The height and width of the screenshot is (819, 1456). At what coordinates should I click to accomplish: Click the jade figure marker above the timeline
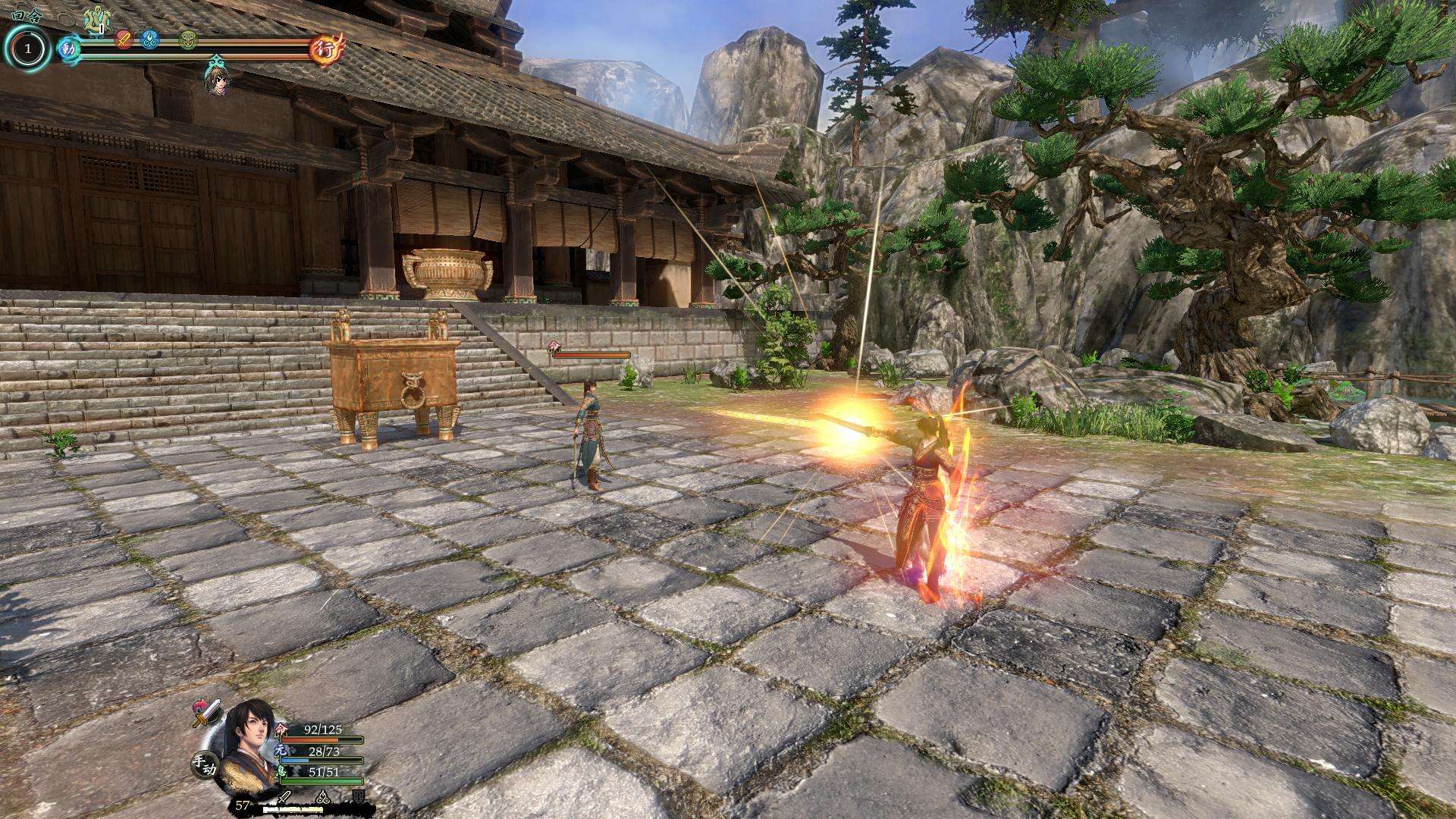click(x=96, y=19)
